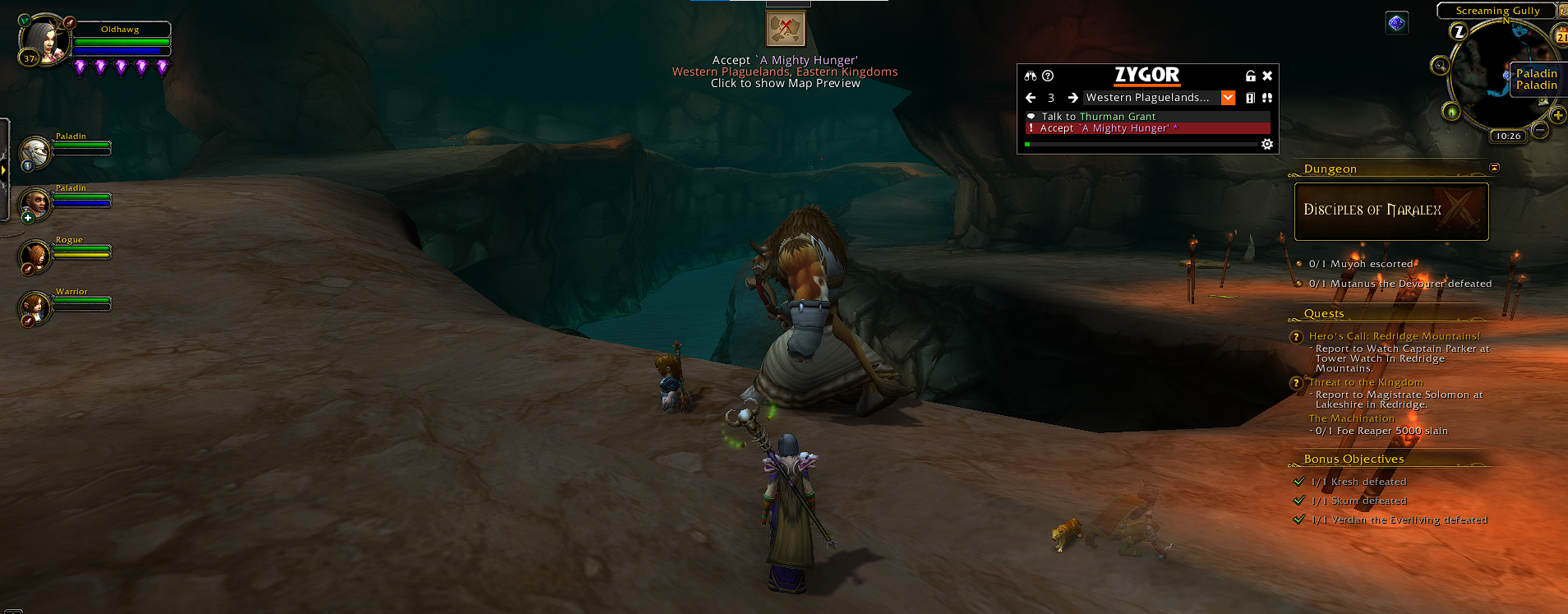Click the Zygor binoculars icon
Viewport: 1568px width, 614px height.
[1031, 76]
